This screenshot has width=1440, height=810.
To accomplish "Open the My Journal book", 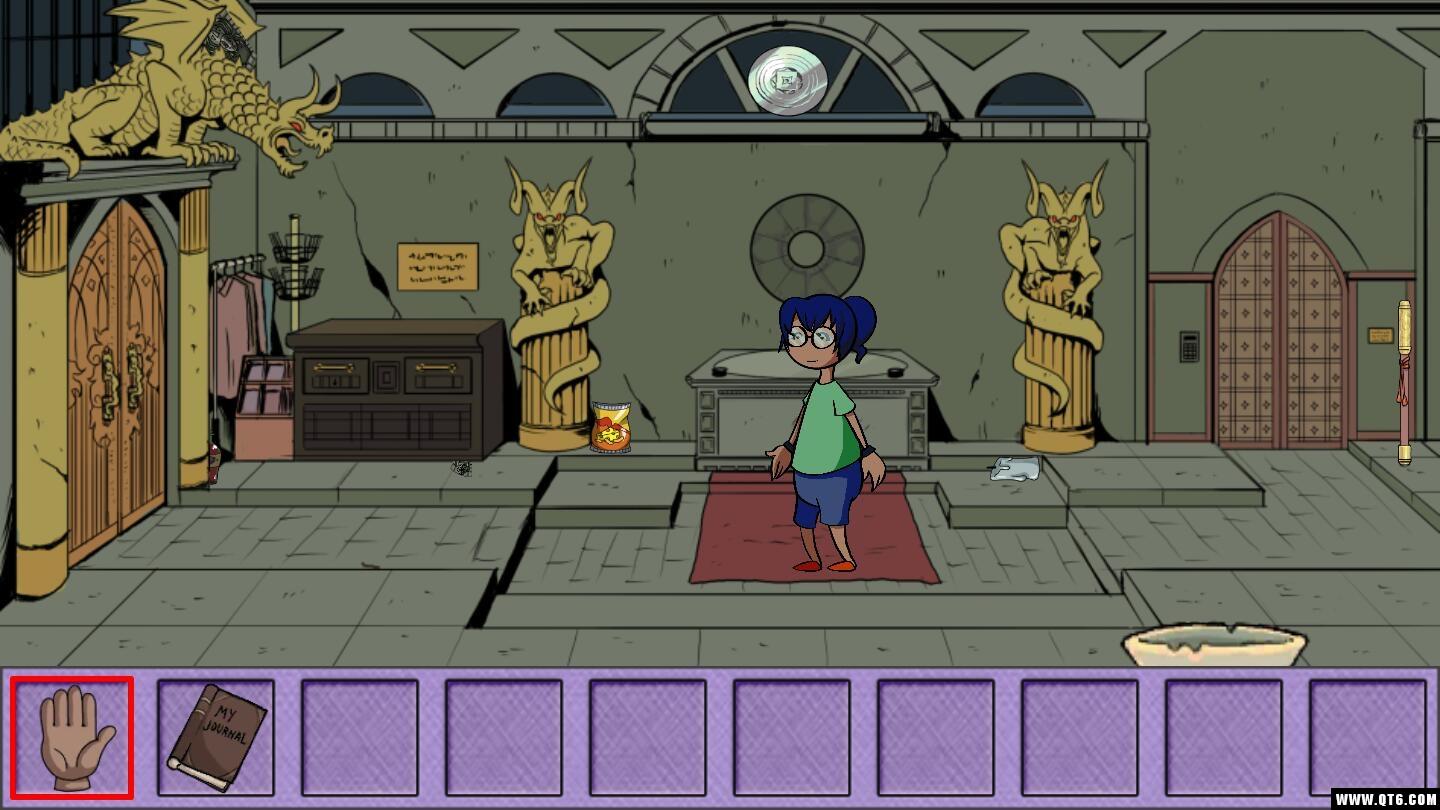I will point(216,738).
